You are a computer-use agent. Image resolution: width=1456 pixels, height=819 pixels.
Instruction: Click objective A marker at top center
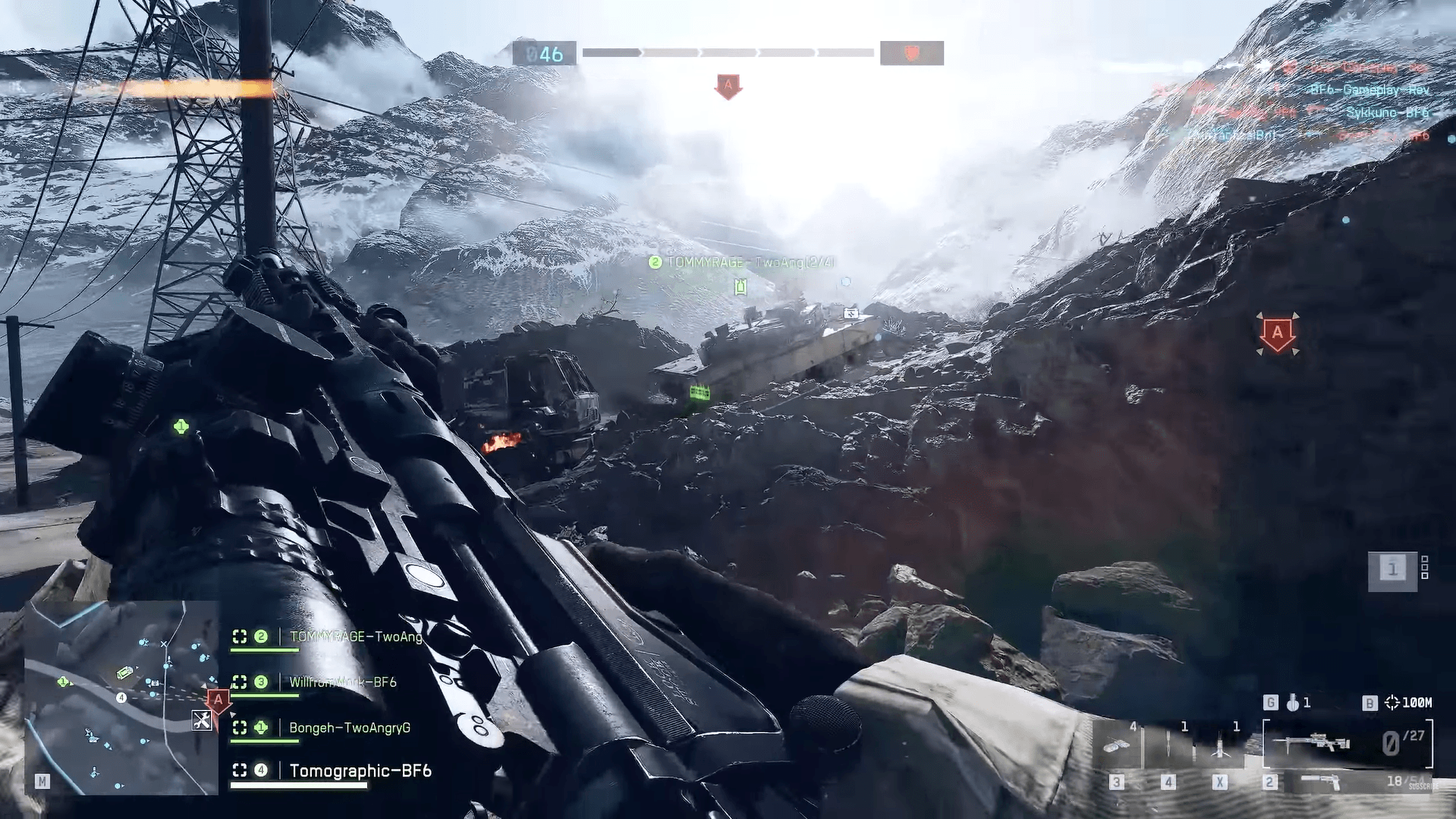[x=728, y=87]
